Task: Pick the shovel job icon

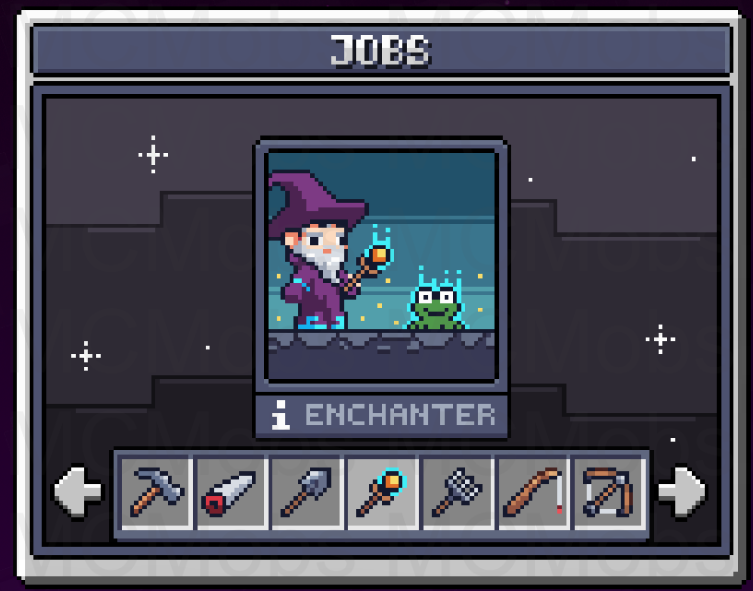Action: tap(308, 491)
